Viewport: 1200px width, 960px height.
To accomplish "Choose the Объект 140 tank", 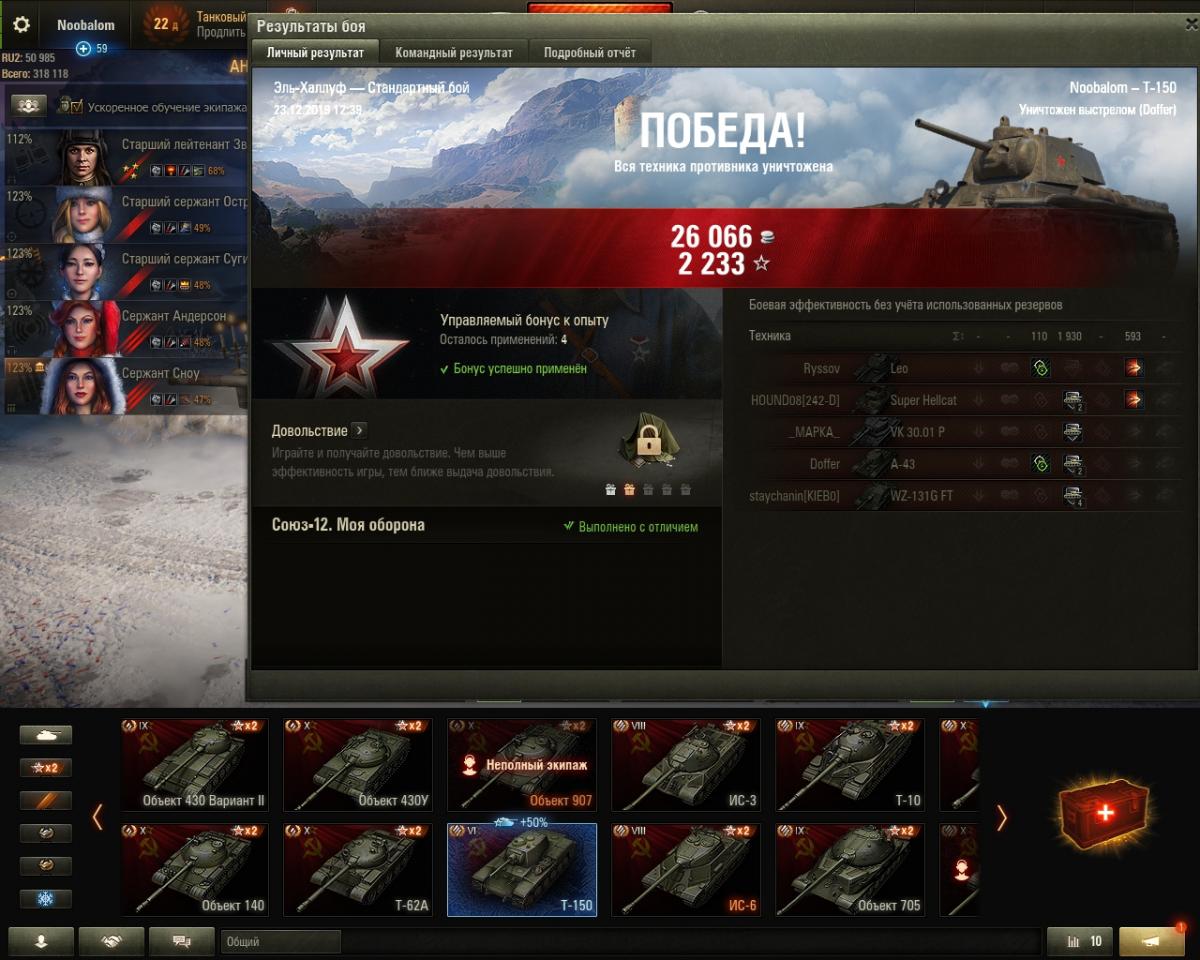I will pyautogui.click(x=194, y=869).
